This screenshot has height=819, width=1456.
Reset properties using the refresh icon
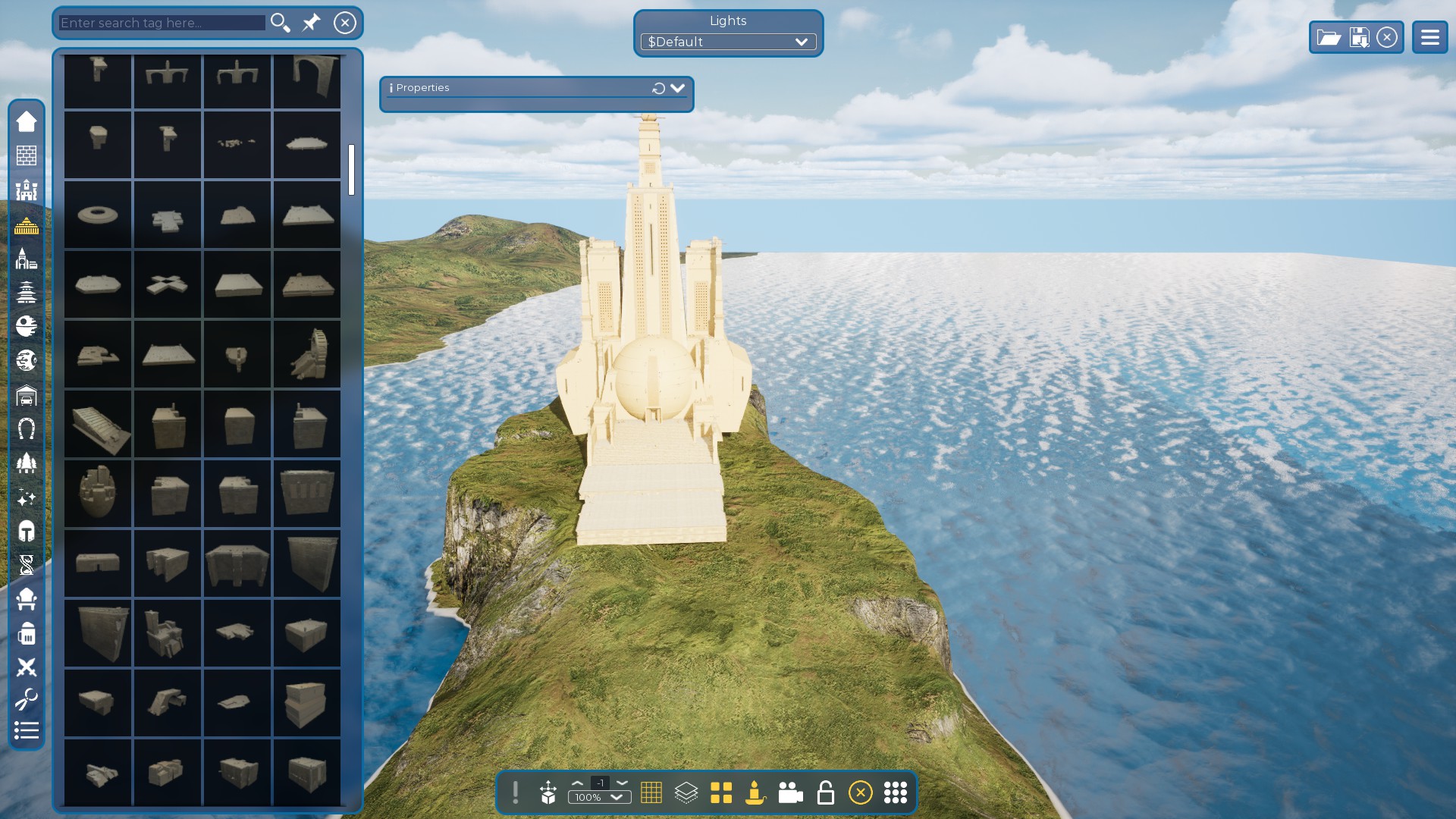[658, 89]
